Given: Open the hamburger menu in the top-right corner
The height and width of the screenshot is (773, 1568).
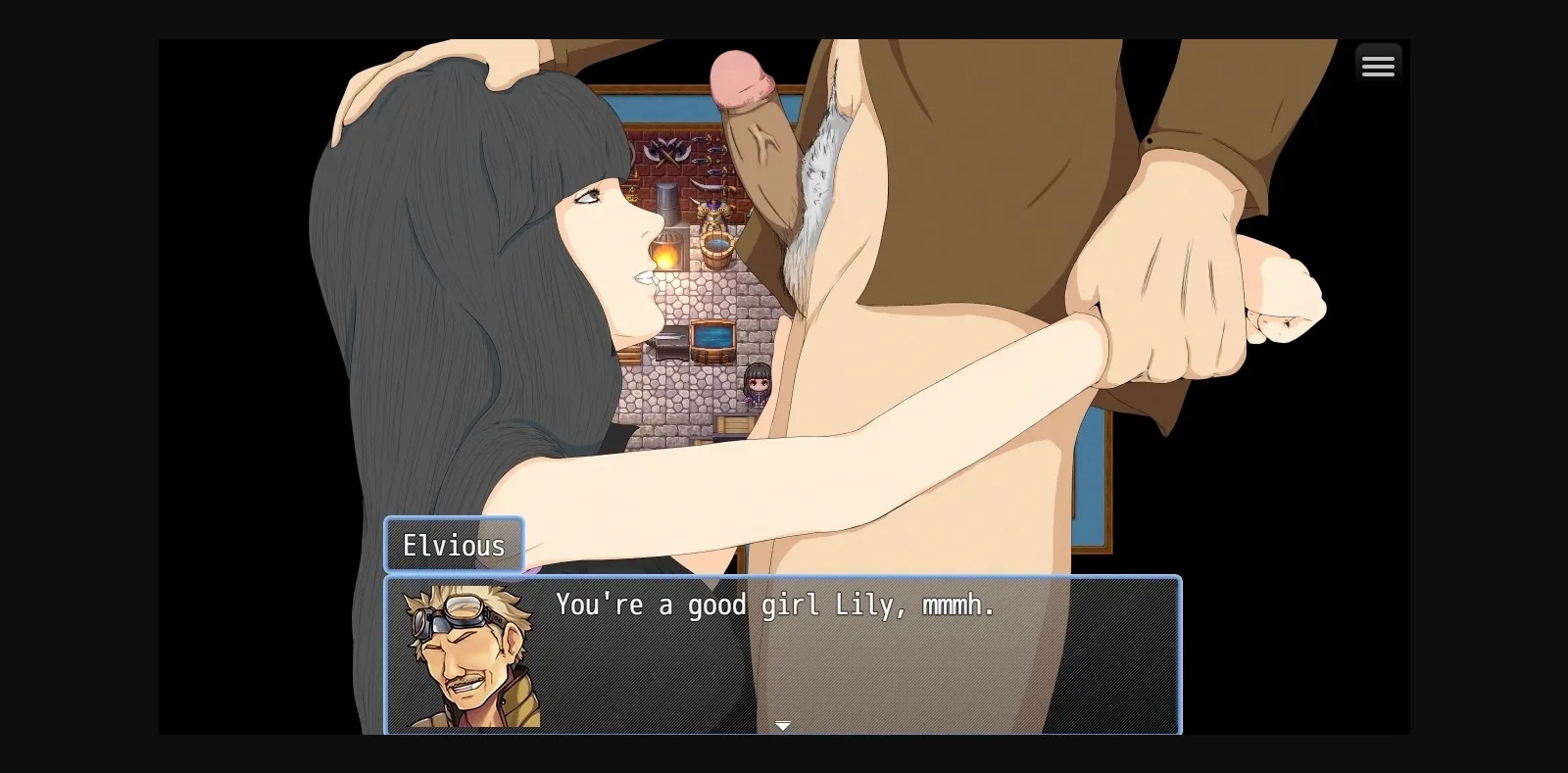Looking at the screenshot, I should (x=1378, y=64).
